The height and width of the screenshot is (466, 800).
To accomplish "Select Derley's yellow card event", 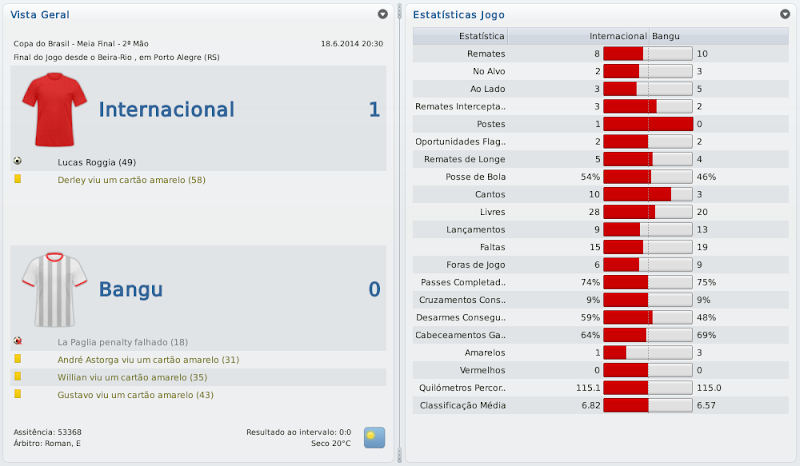I will tap(131, 180).
